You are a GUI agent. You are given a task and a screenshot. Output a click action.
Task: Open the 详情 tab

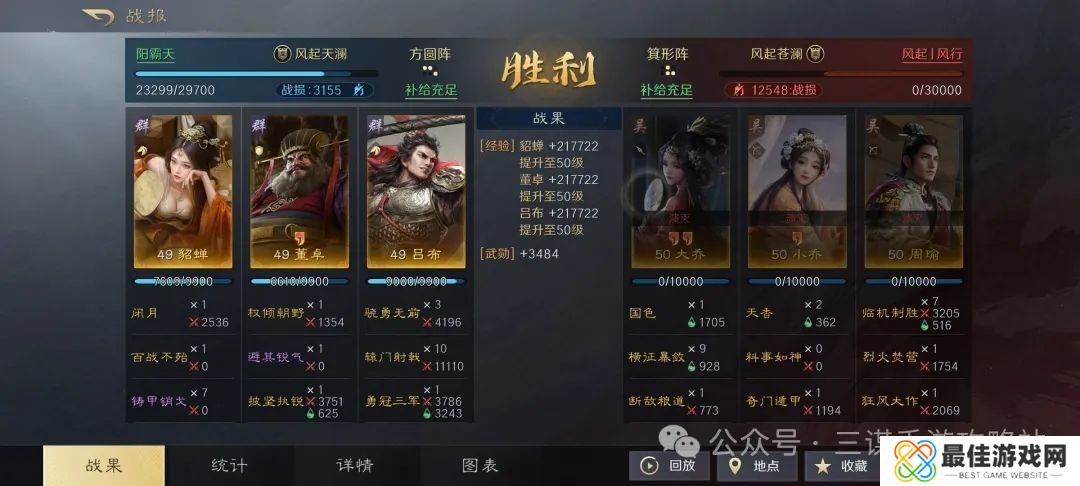tap(354, 465)
